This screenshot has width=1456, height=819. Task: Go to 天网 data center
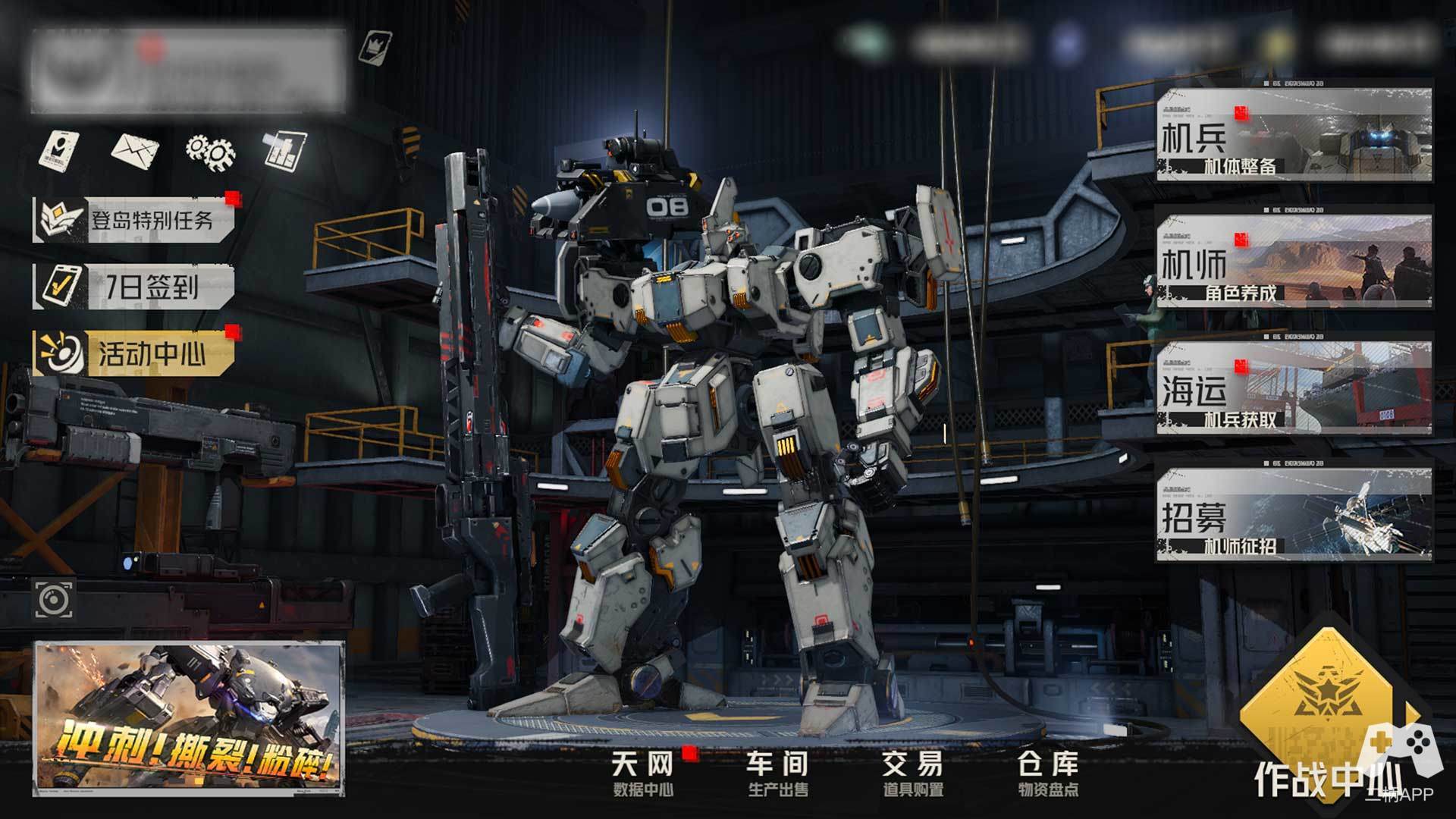643,773
